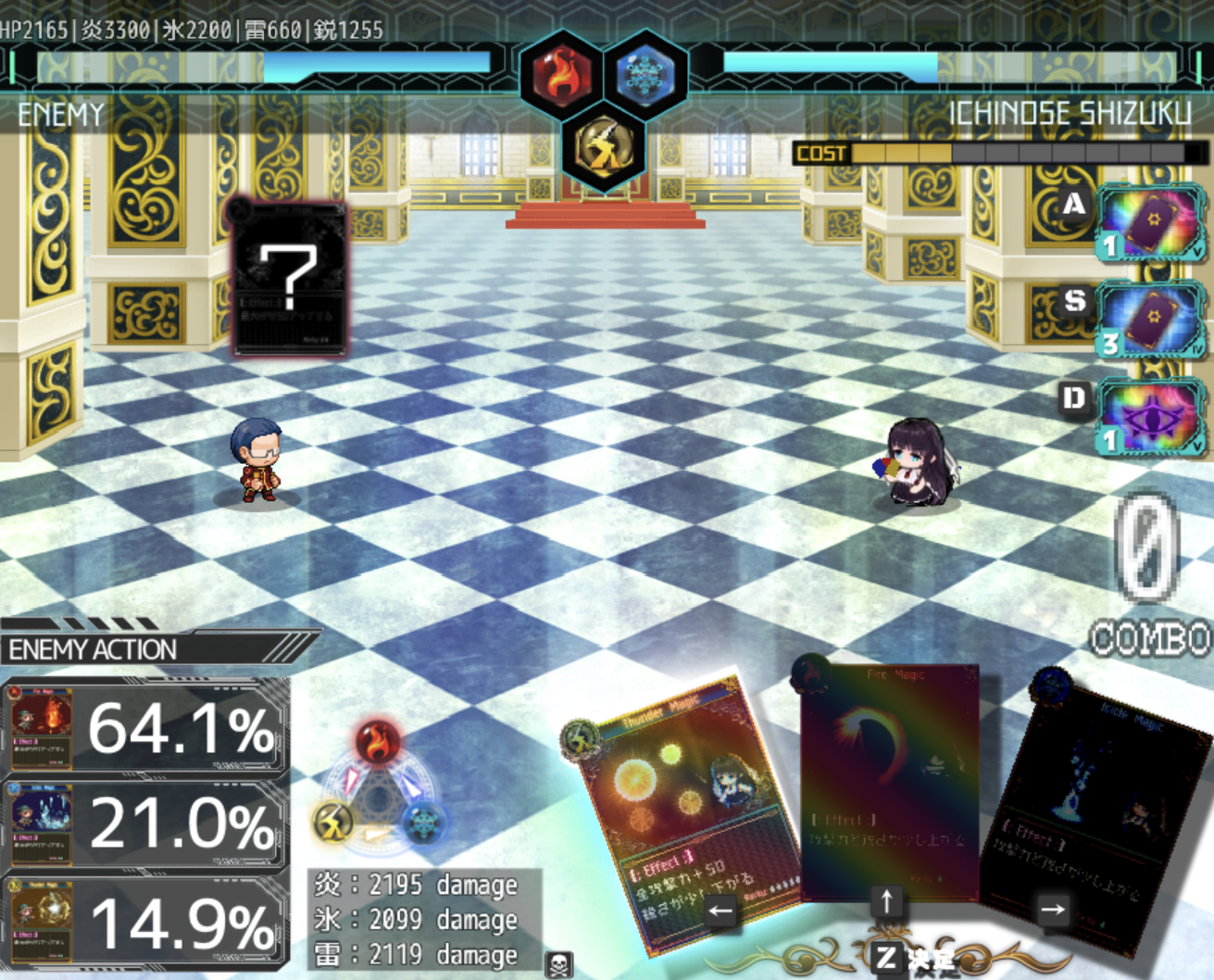Viewport: 1214px width, 980px height.
Task: Click the ice snowflake hexagon emblem
Action: point(645,74)
